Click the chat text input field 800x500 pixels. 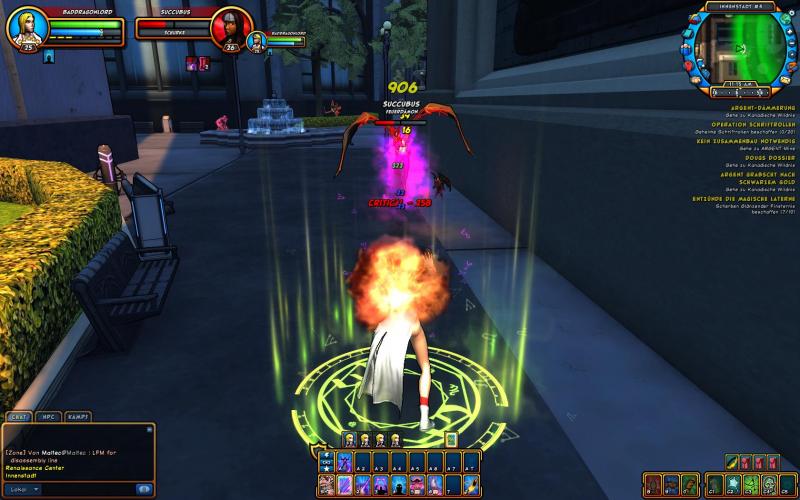click(85, 489)
